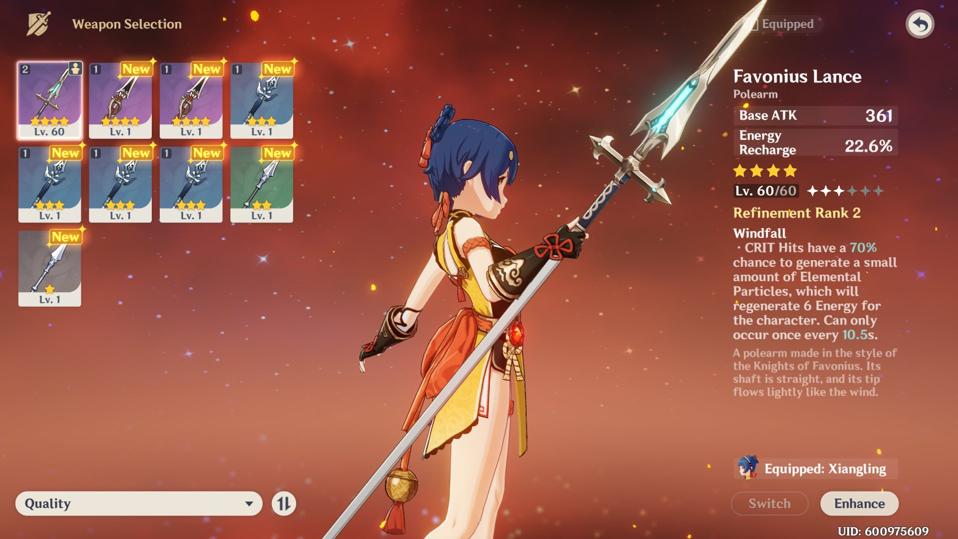Open the Quality sort dropdown

click(139, 503)
